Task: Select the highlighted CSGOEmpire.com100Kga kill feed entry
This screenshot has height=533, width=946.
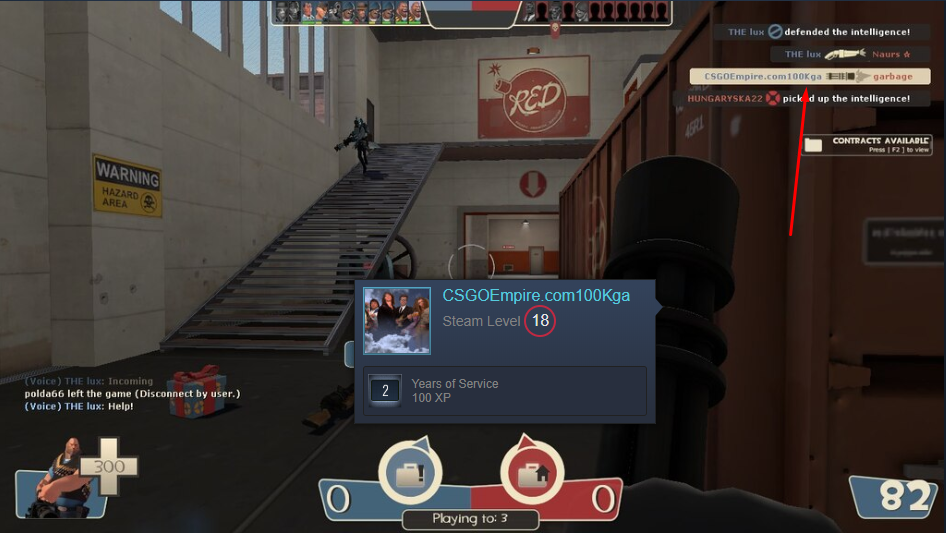Action: 809,77
